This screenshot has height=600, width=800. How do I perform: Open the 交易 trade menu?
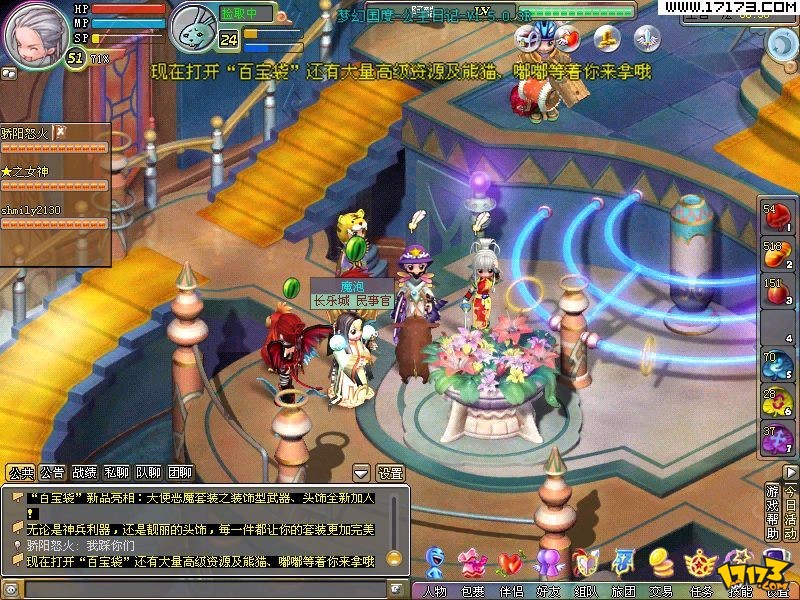tap(660, 591)
